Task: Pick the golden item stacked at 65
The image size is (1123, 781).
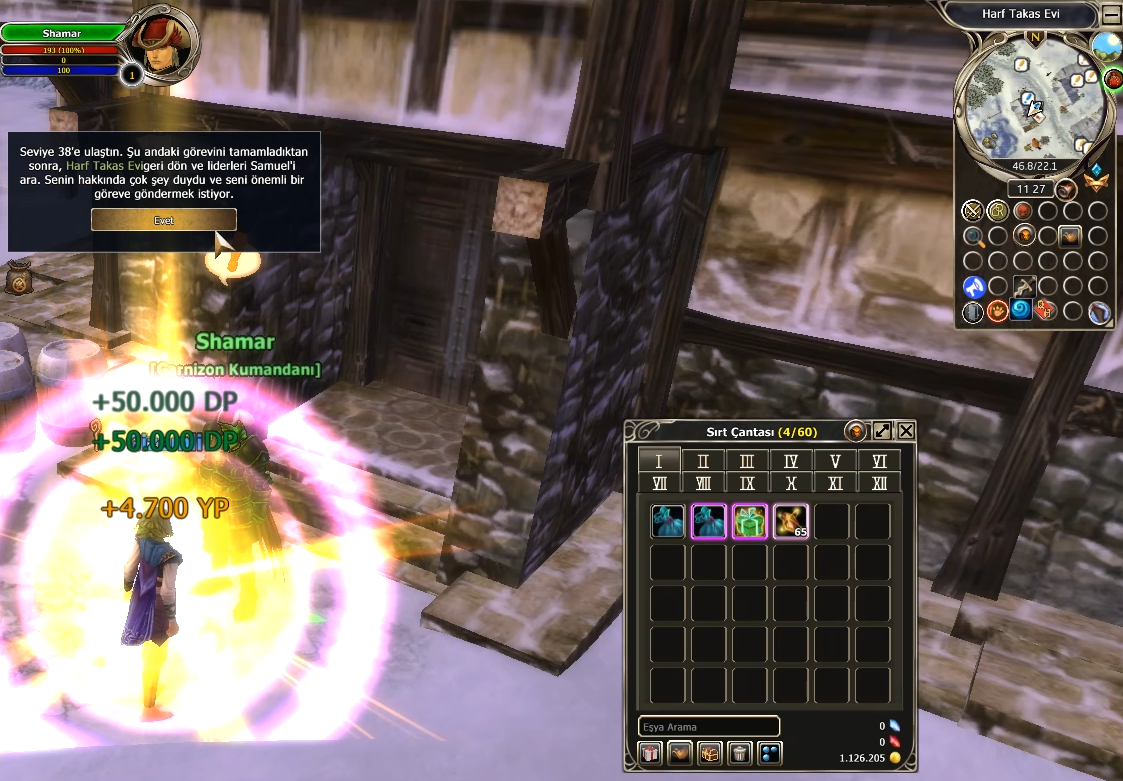Action: (790, 521)
